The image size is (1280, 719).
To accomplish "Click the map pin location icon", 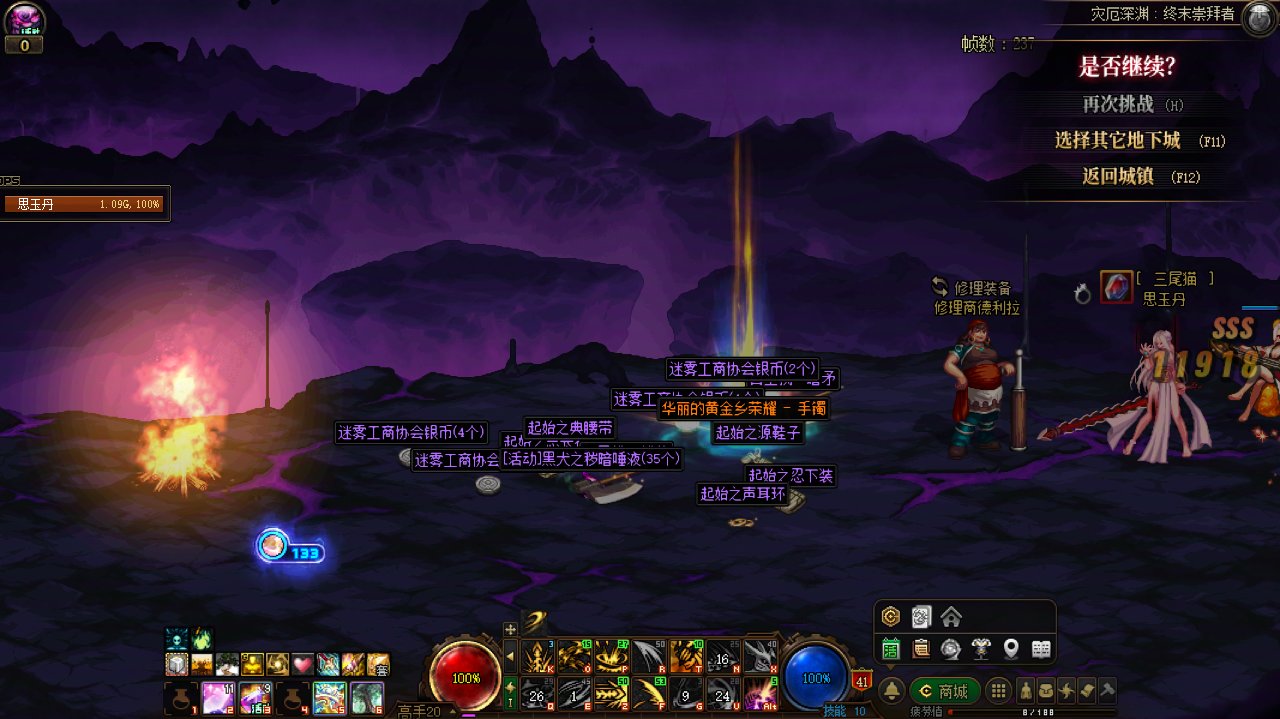I will [1011, 649].
